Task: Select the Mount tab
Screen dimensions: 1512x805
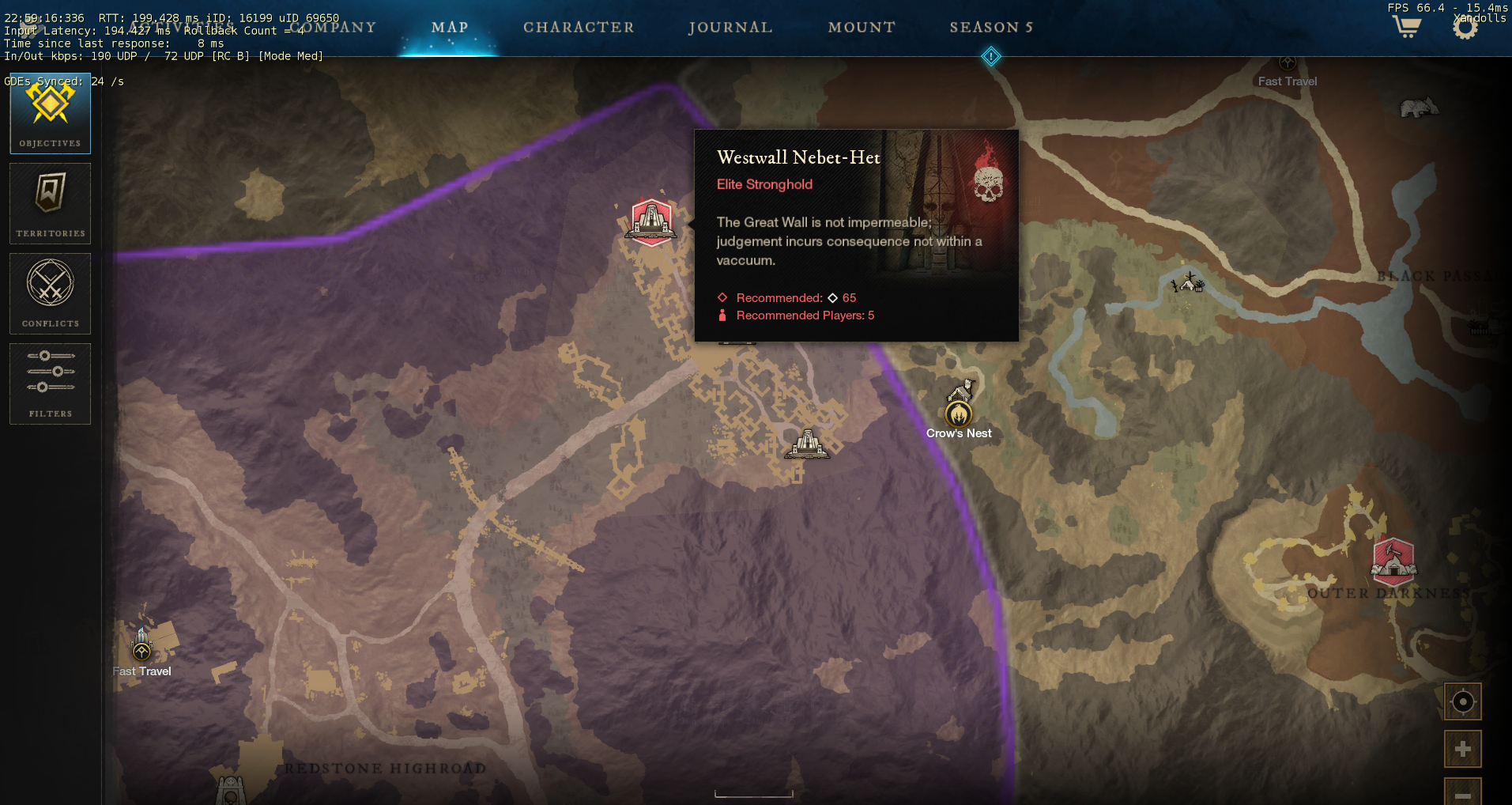Action: (862, 28)
